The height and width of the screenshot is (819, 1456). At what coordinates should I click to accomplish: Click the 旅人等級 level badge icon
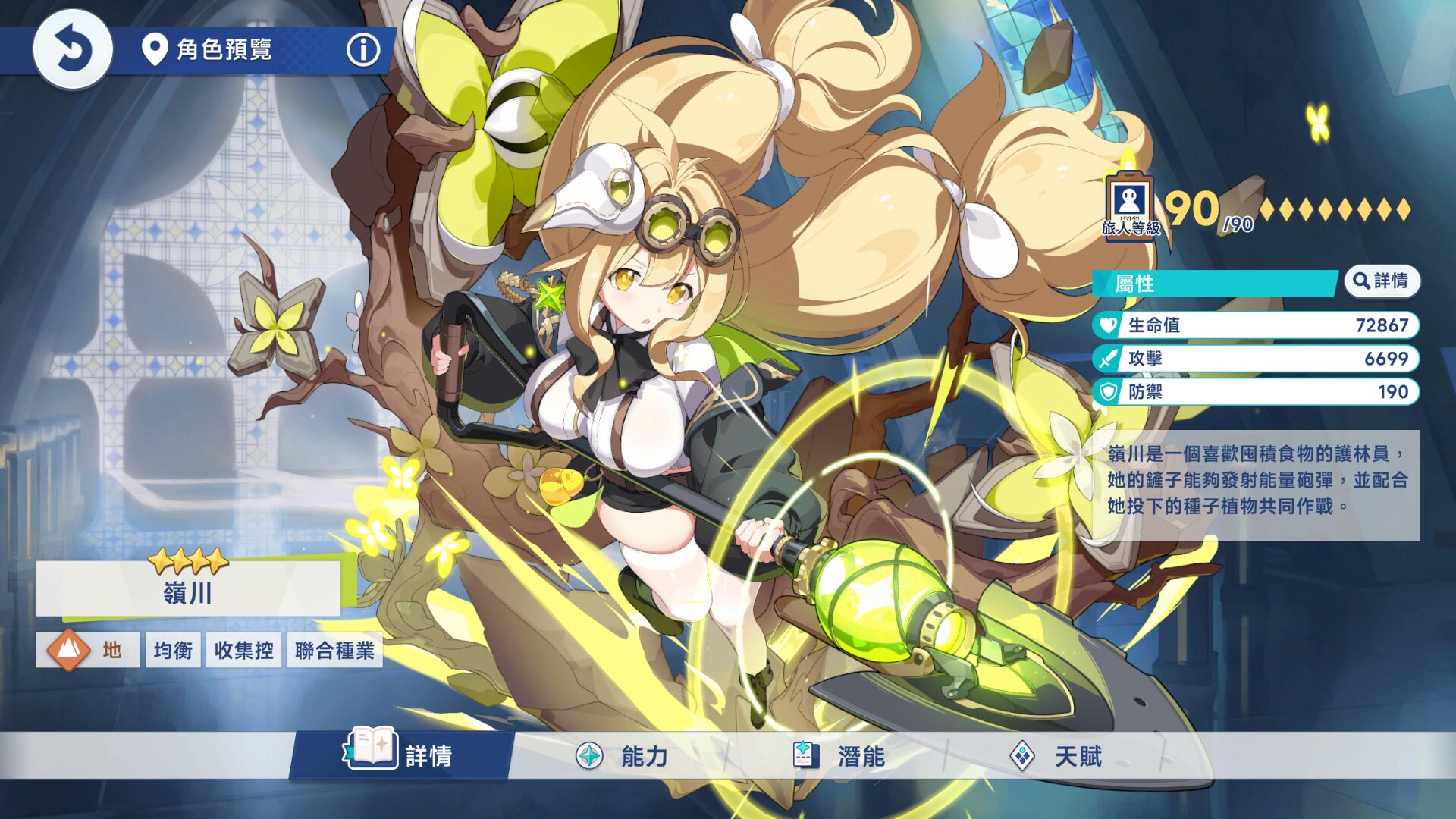coord(1130,206)
